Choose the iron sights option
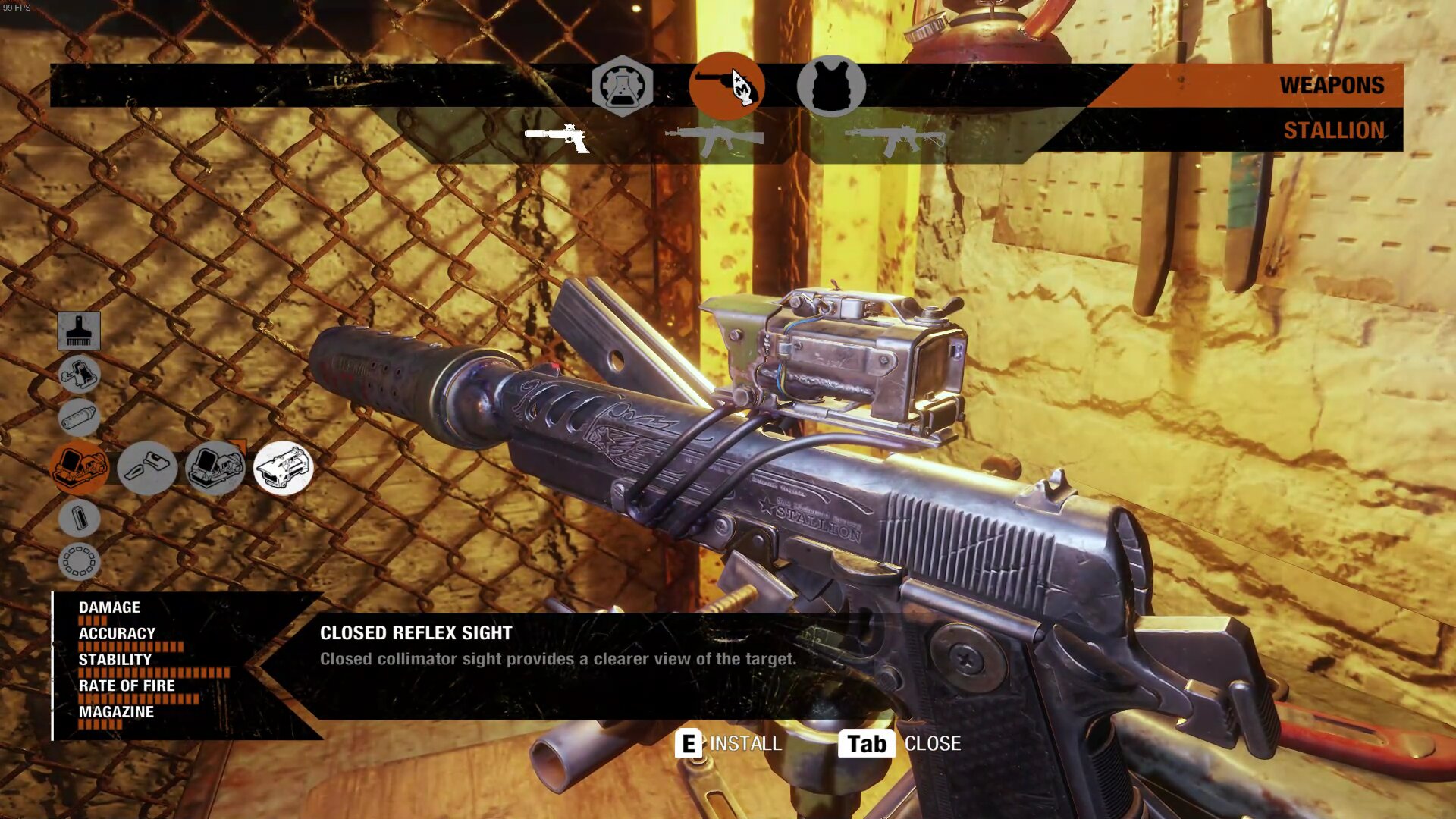This screenshot has width=1456, height=819. 147,468
